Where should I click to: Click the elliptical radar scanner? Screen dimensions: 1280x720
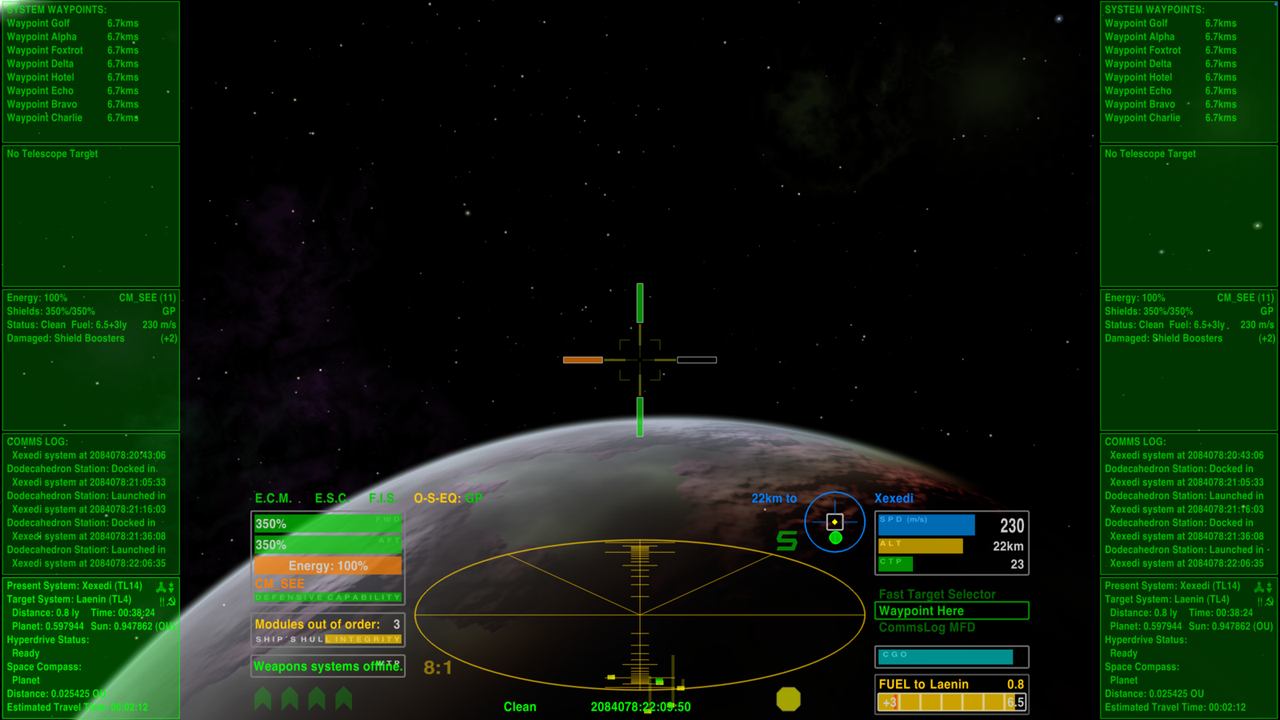pyautogui.click(x=640, y=613)
